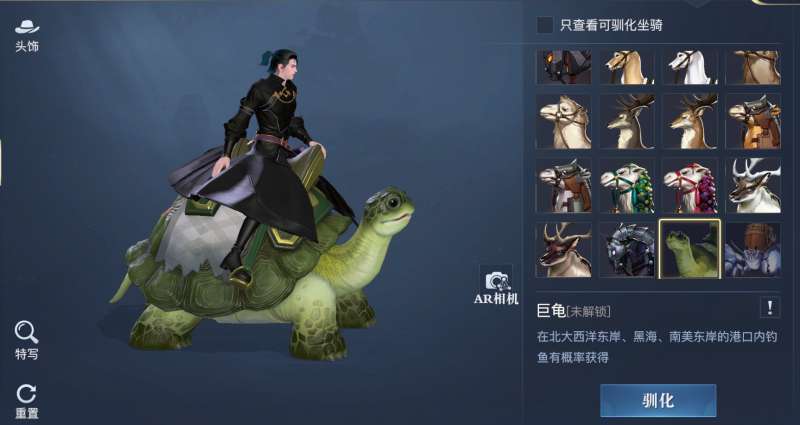Pick the white reindeer mount
This screenshot has width=800, height=425.
pos(752,185)
